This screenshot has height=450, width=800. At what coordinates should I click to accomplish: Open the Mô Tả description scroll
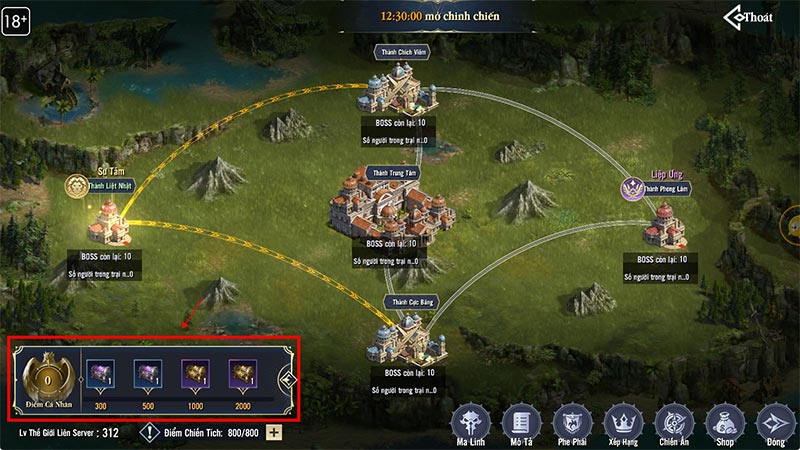pos(521,420)
